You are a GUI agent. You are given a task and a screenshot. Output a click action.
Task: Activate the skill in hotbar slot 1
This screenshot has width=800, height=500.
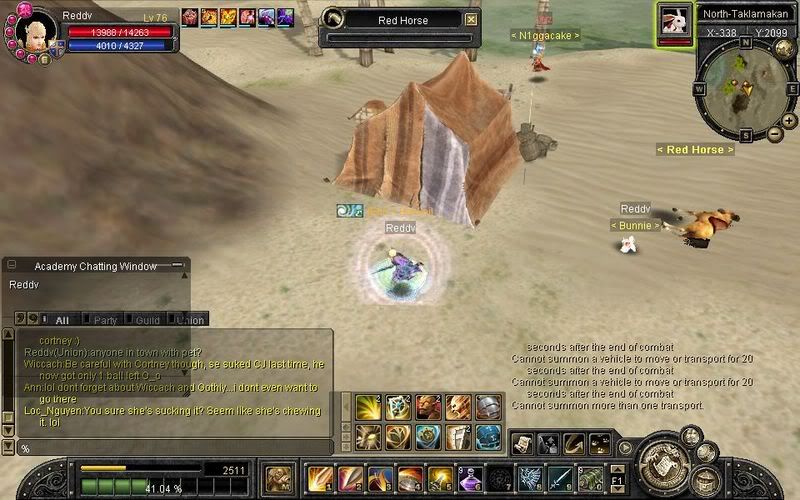(x=320, y=478)
